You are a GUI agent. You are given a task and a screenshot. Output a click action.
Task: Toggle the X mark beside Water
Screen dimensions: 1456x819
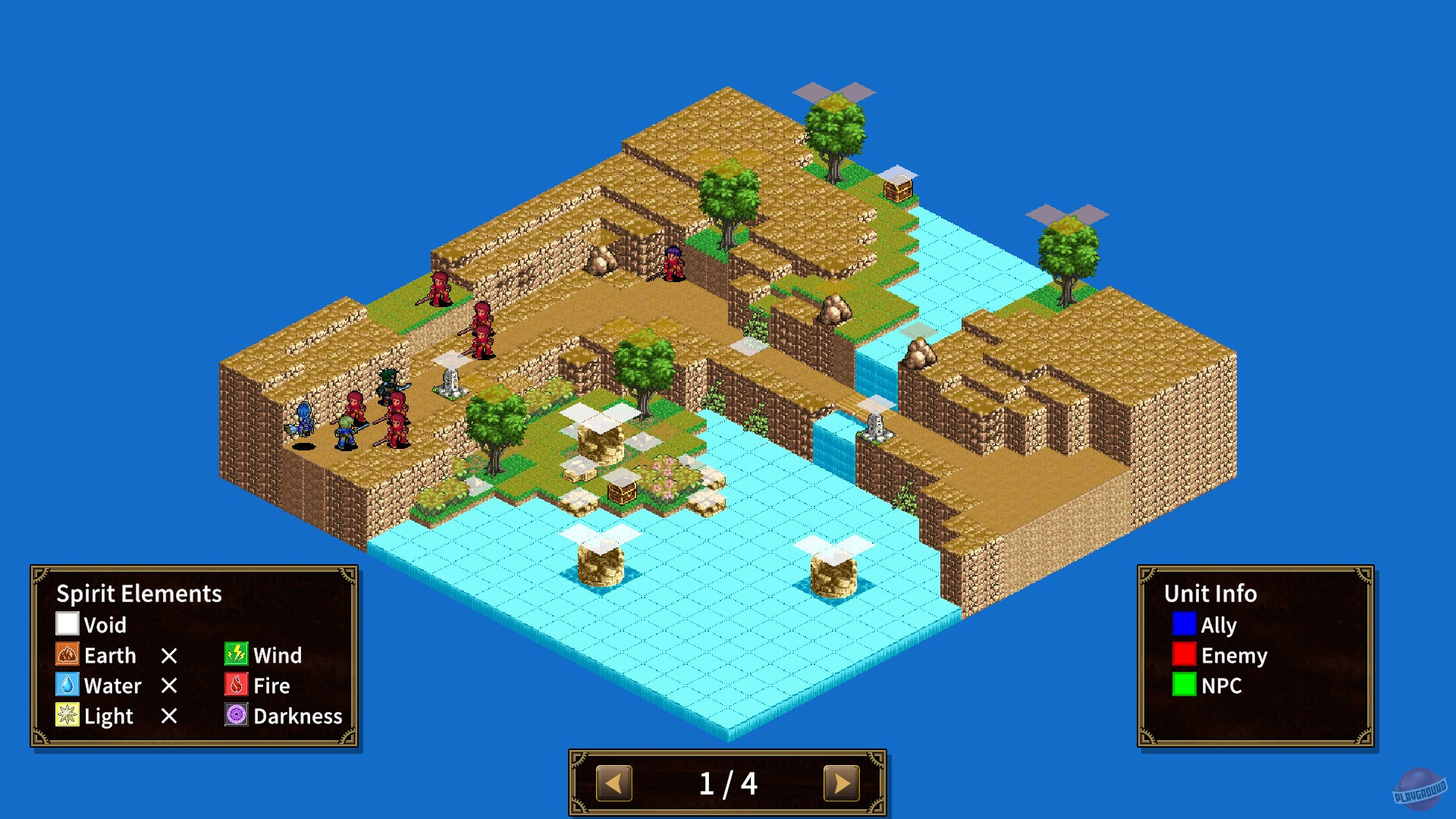(x=171, y=686)
